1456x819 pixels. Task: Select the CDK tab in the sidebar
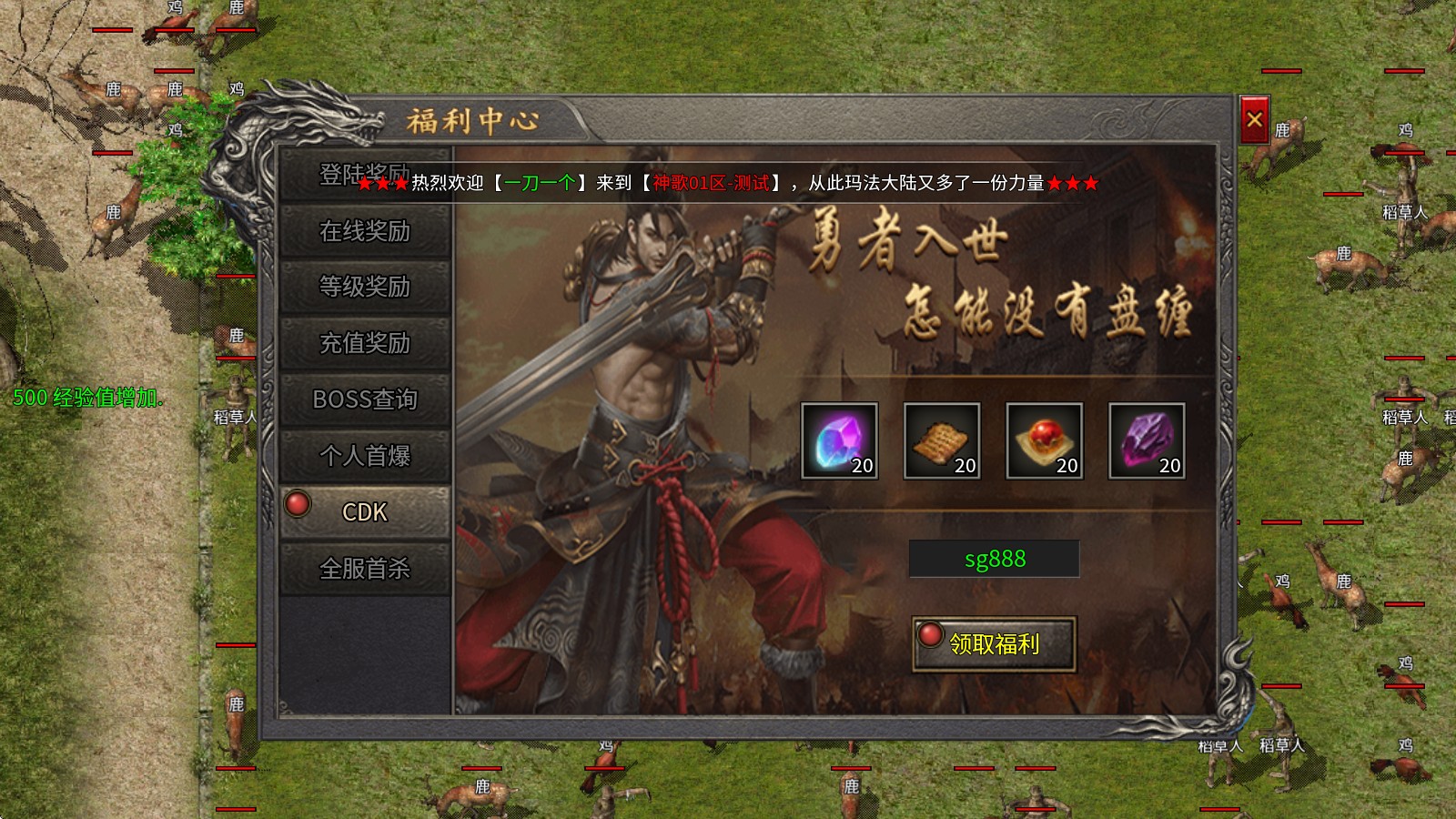[x=364, y=512]
